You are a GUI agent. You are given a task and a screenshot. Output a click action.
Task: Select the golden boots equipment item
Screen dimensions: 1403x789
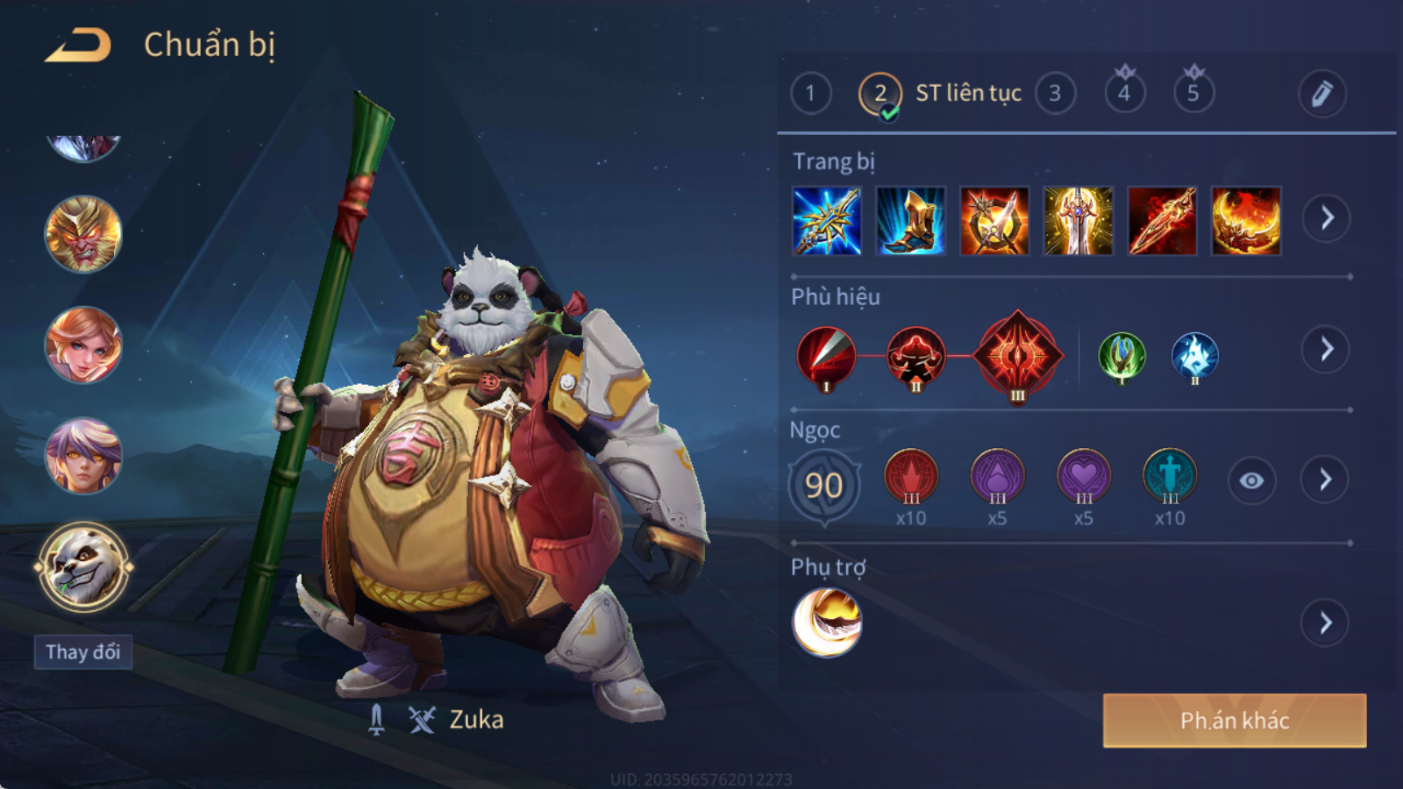[x=910, y=220]
